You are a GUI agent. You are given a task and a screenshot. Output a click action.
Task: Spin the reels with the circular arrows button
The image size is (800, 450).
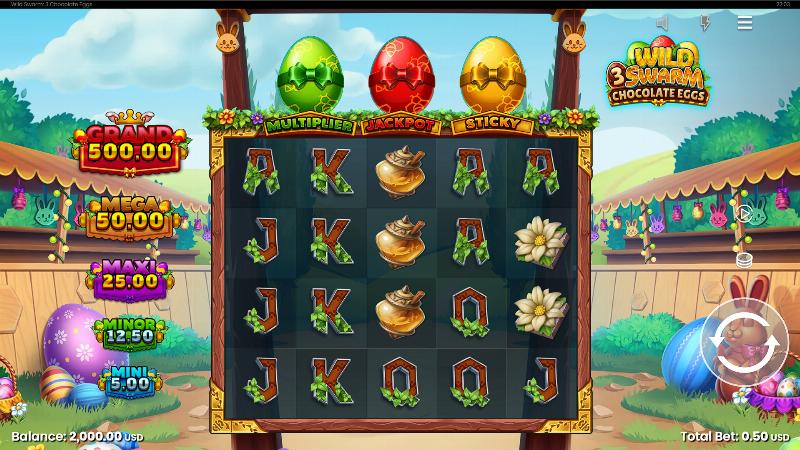click(744, 341)
